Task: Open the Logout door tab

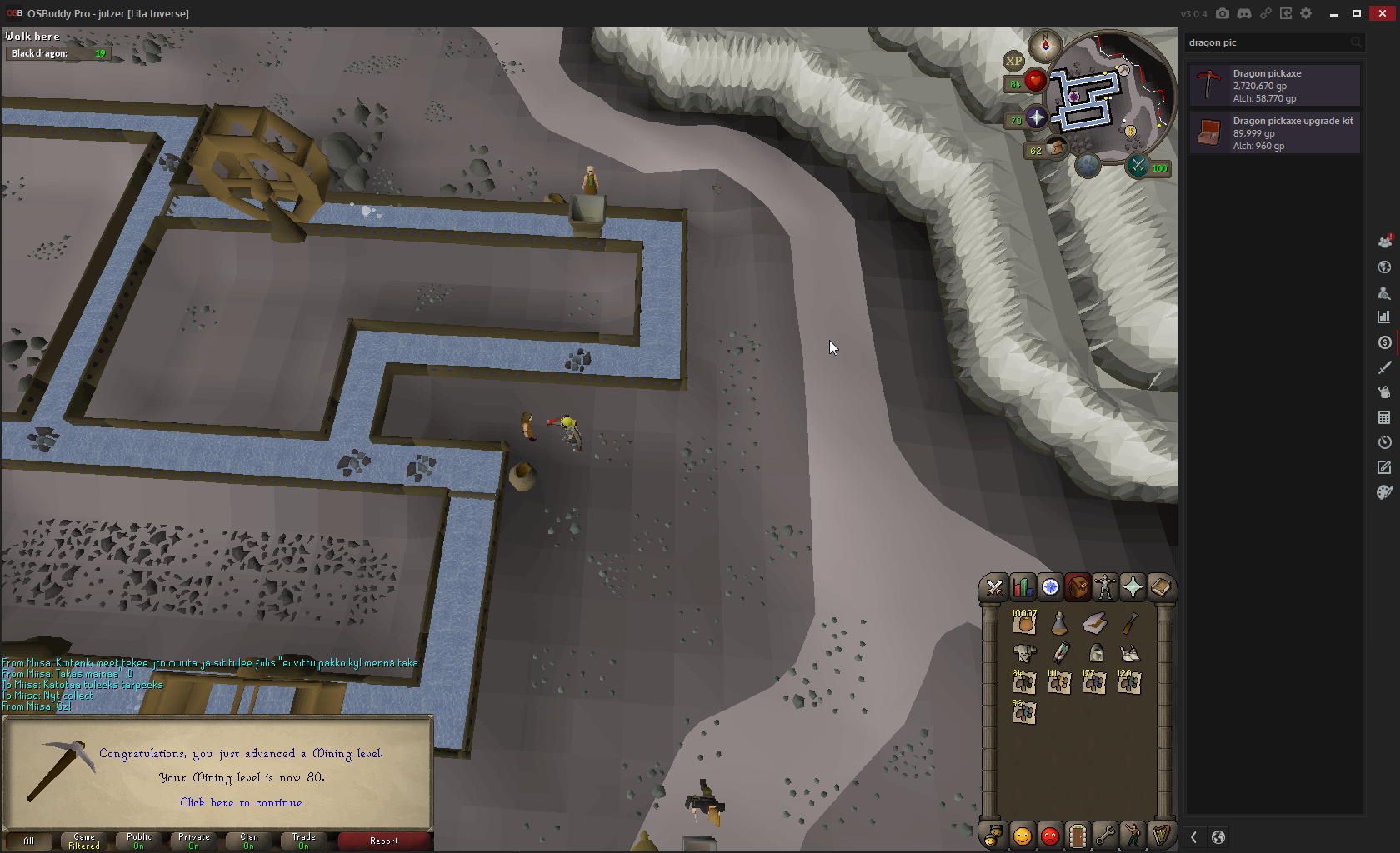Action: point(1077,835)
